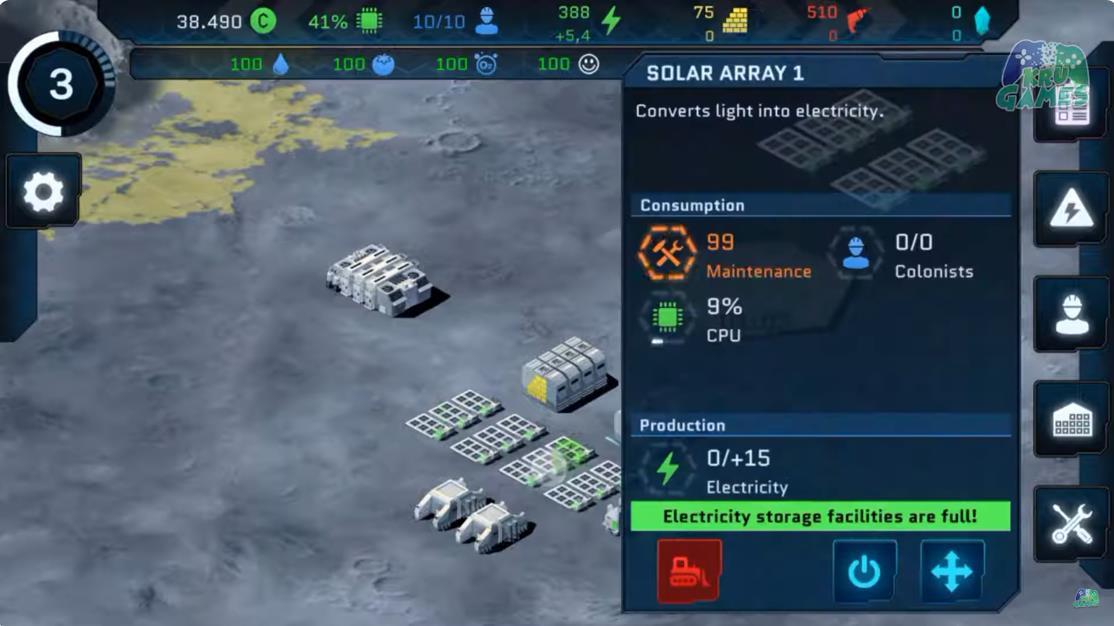This screenshot has height=626, width=1114.
Task: Open the colonist worker management panel
Action: coord(1070,315)
